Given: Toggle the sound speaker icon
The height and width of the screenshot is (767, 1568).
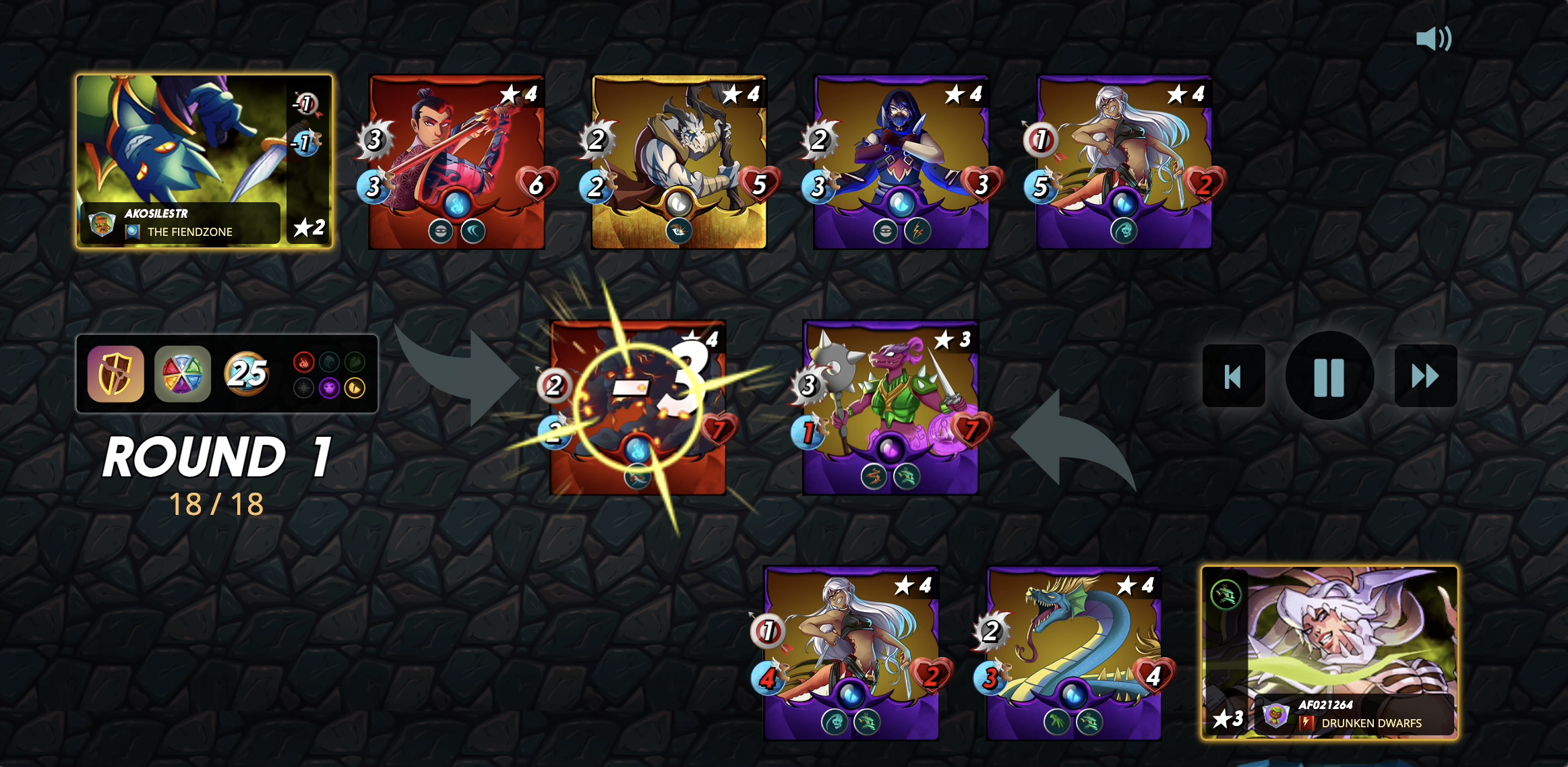Looking at the screenshot, I should tap(1433, 39).
